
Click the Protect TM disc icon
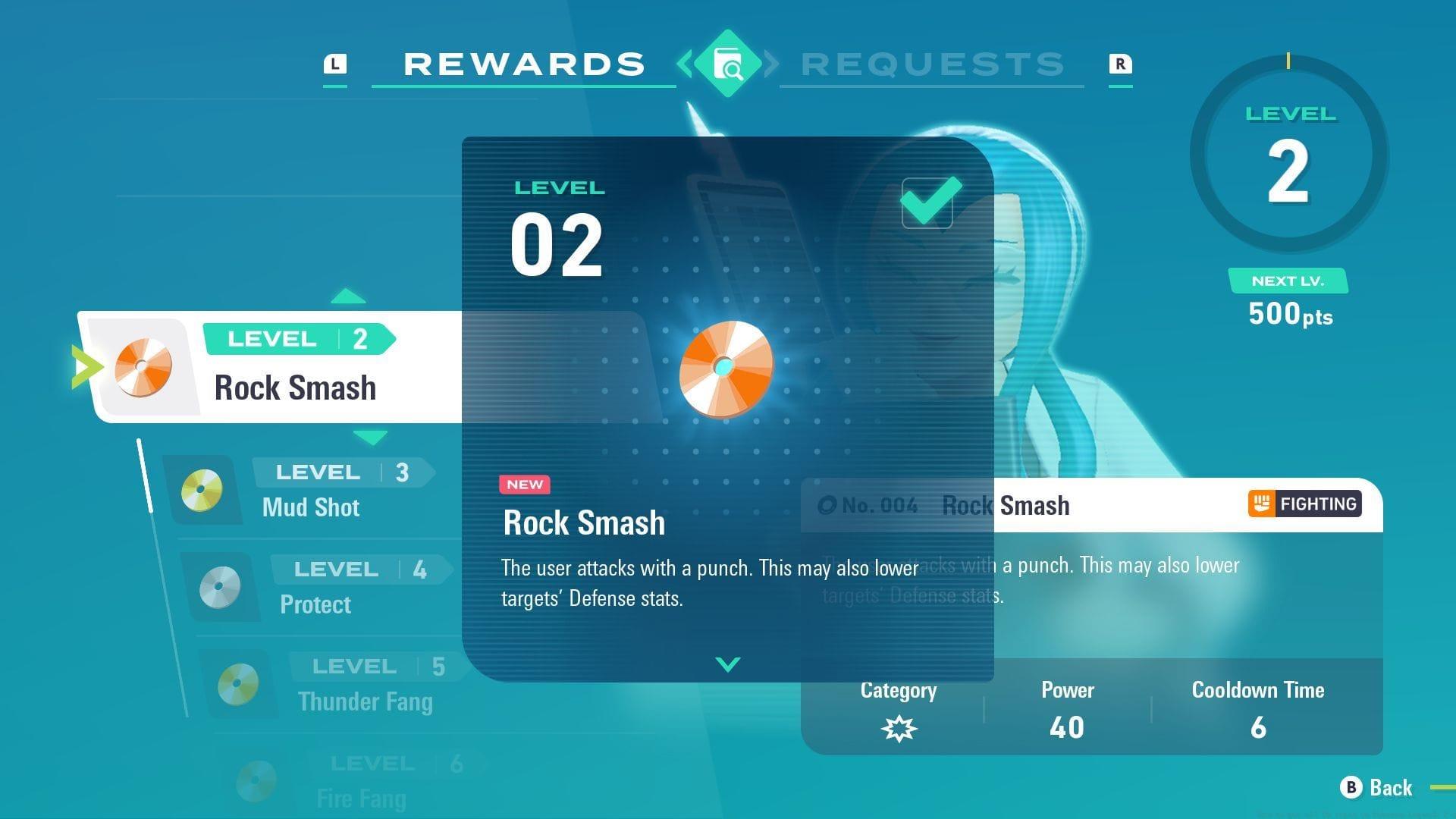click(218, 587)
